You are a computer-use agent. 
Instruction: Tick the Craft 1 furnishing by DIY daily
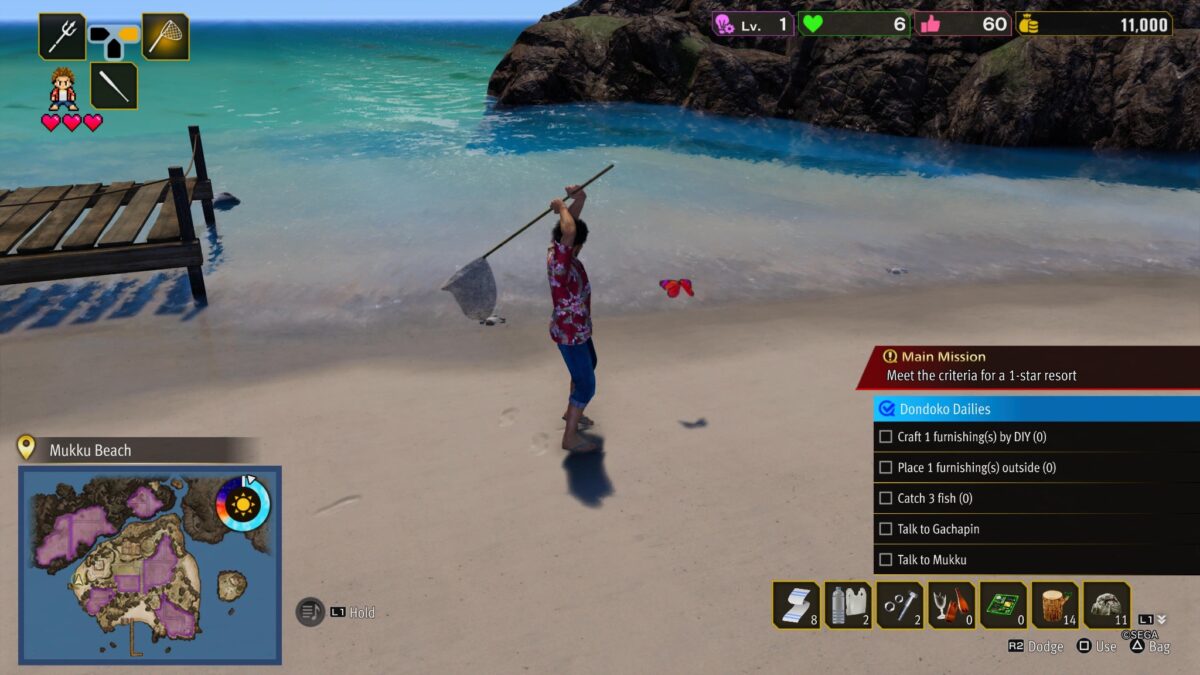[885, 437]
